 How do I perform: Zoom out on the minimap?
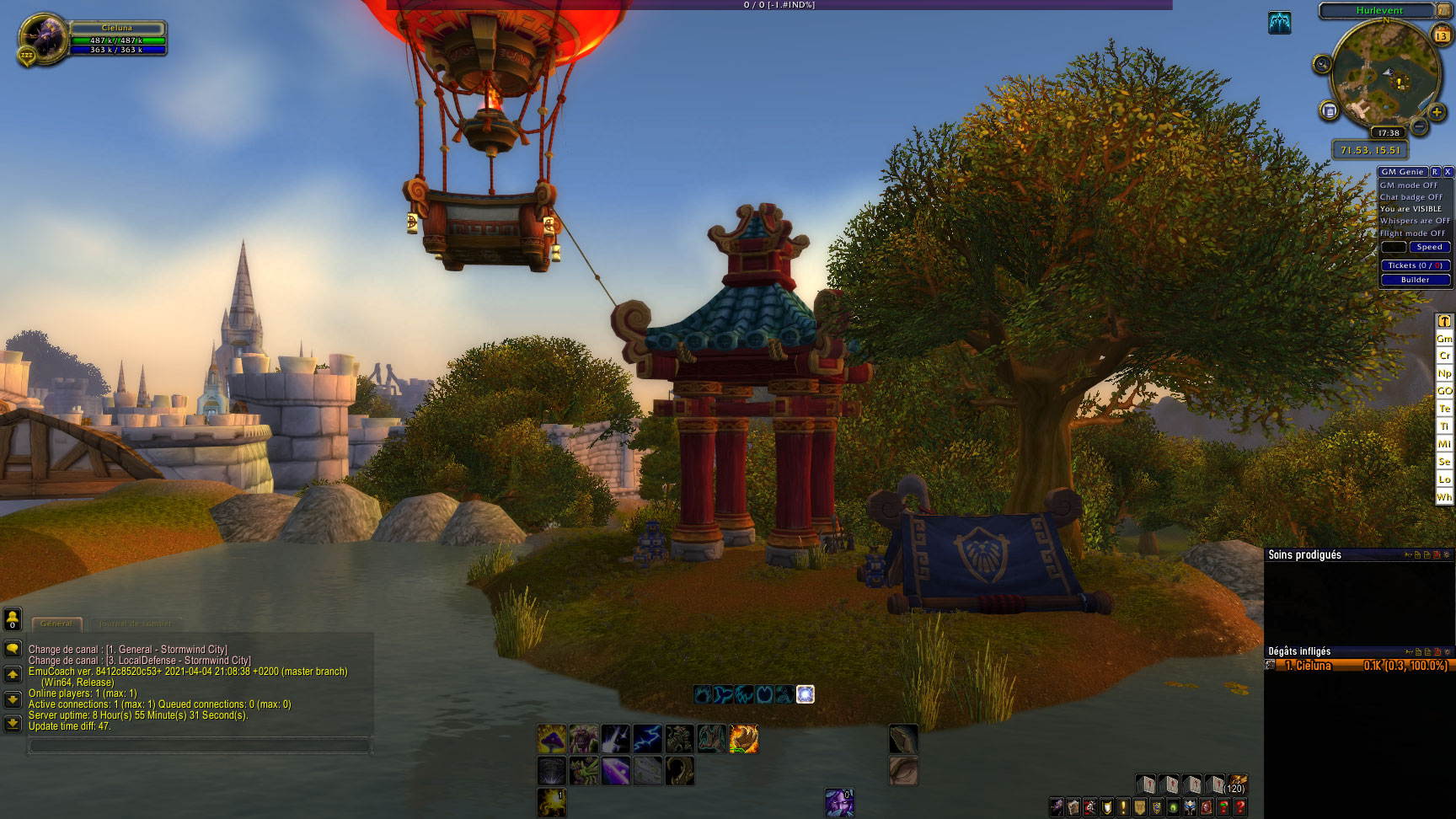pos(1419,127)
